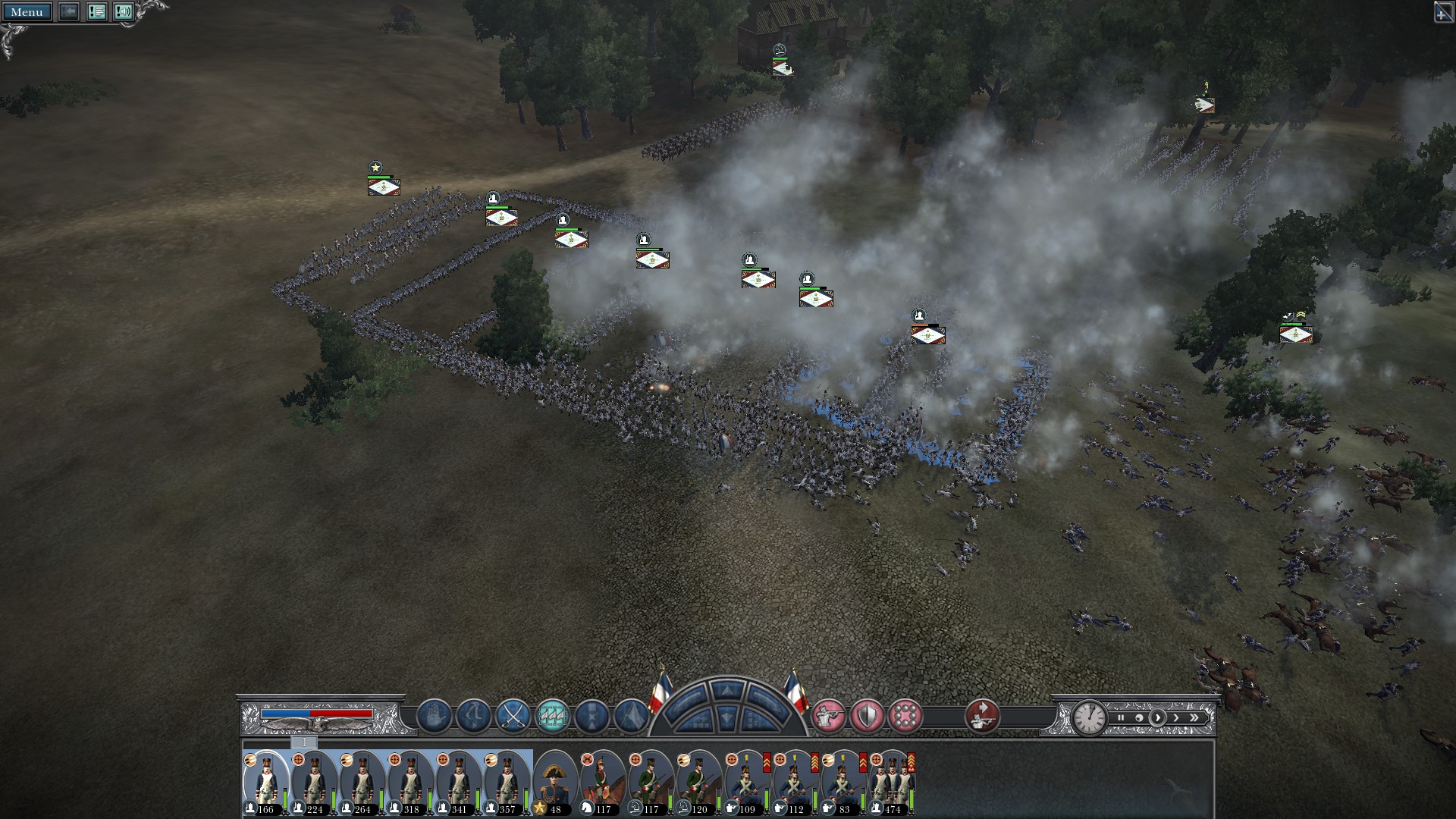
Task: Click the message sounds speaker icon
Action: 124,12
